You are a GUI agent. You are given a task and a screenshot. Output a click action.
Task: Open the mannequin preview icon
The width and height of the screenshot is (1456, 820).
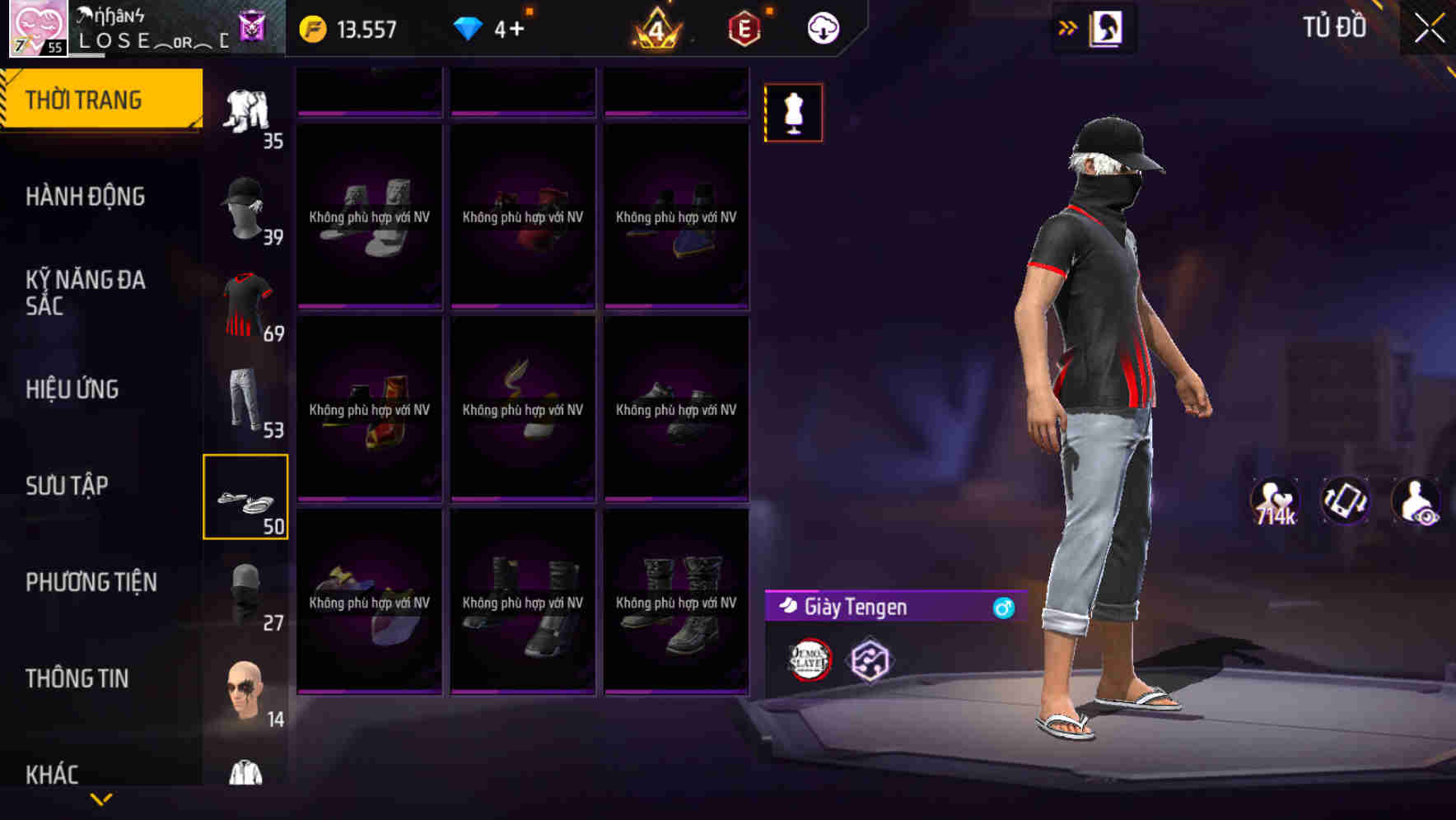[x=792, y=113]
